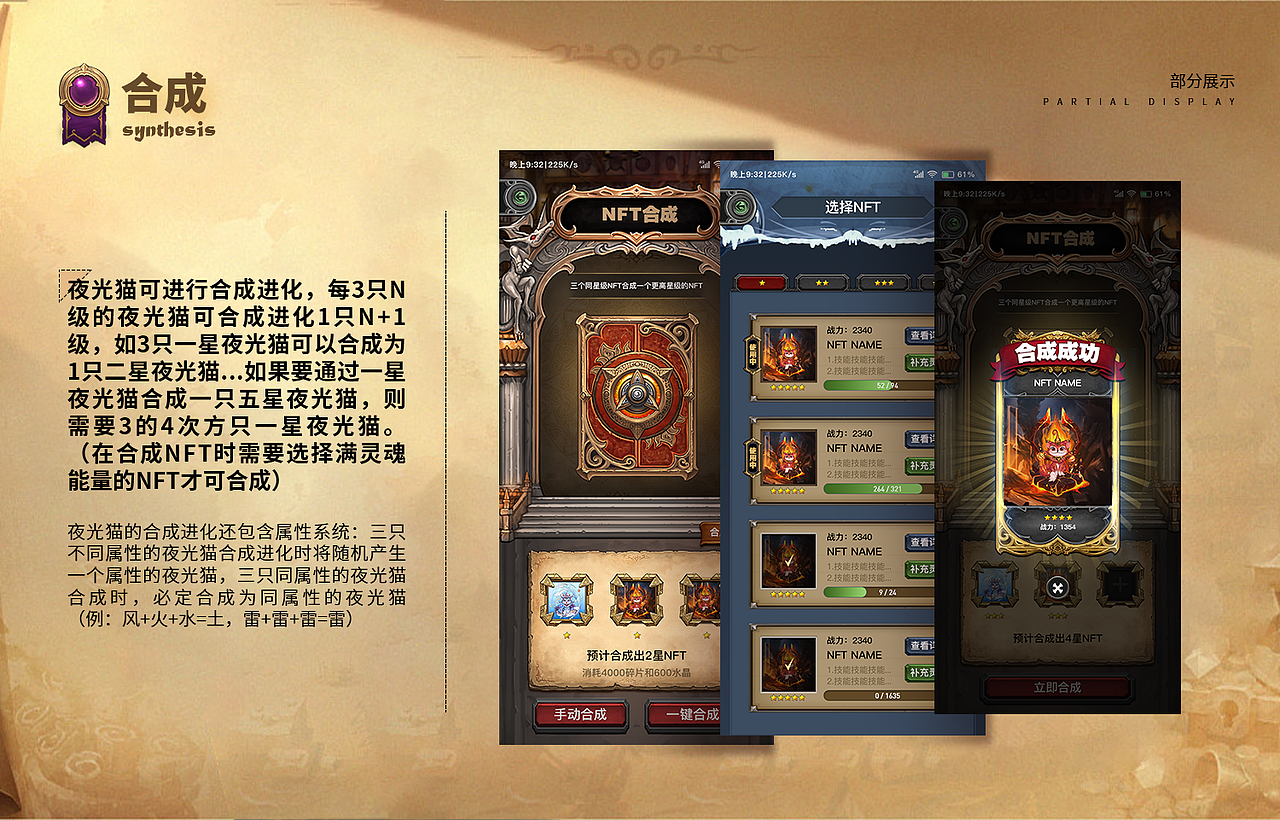Screen dimensions: 1280x820
Task: Tap 补充灵魂 on the second NFT card
Action: pyautogui.click(x=920, y=464)
